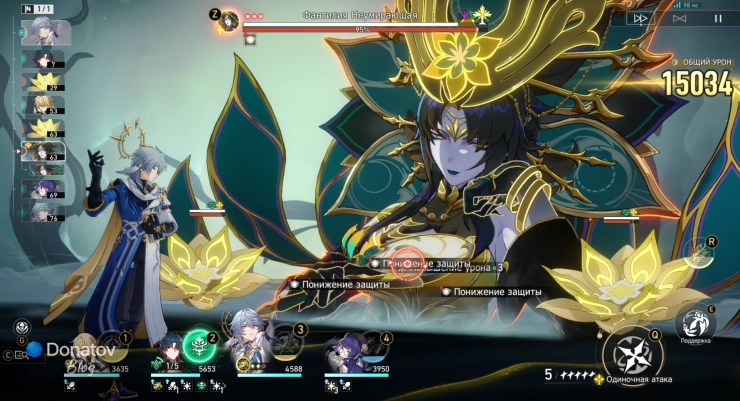The image size is (740, 401).
Task: Target the boss with the orange crosshair
Action: tap(408, 262)
